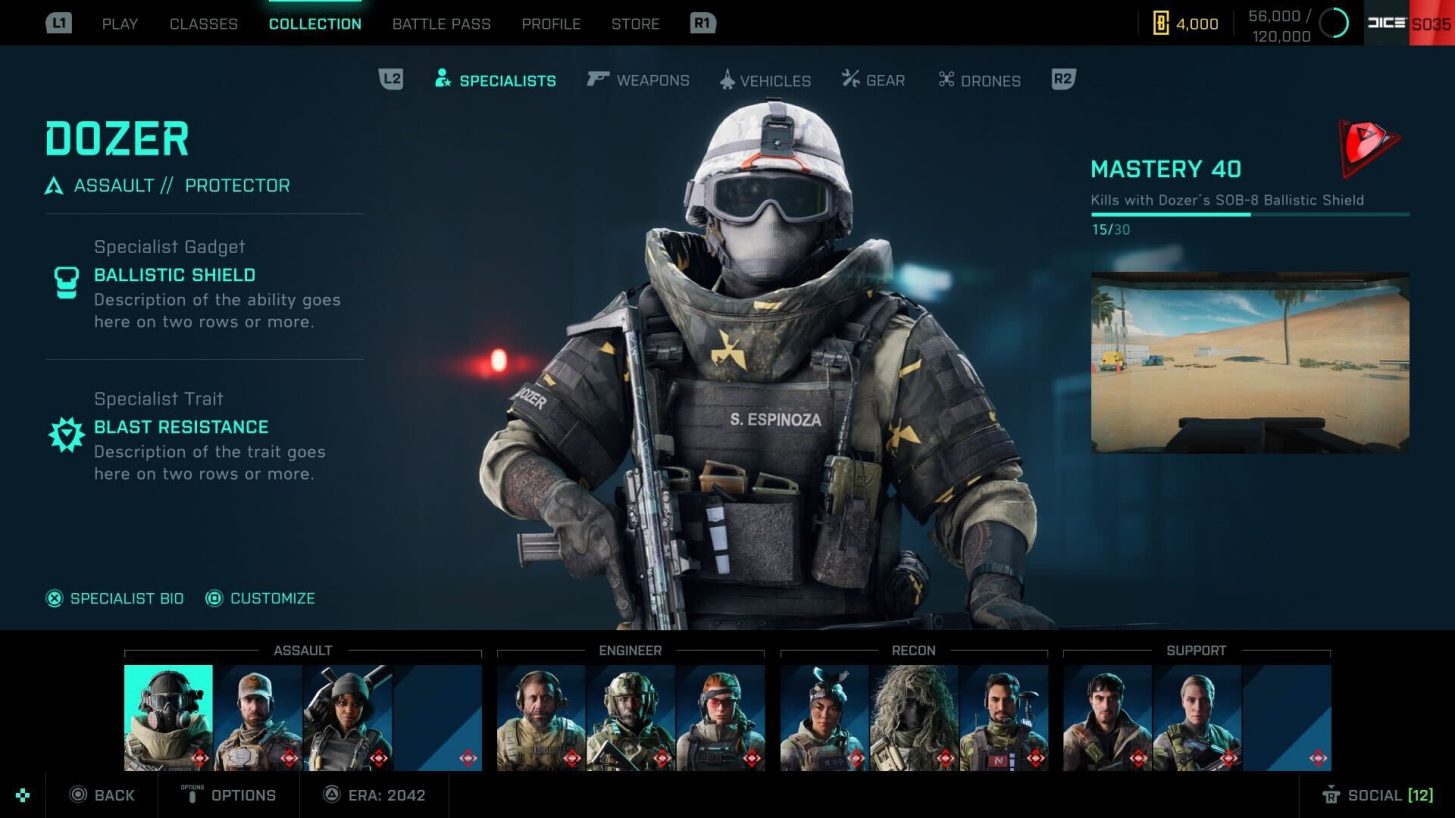Switch to the Classes tab

[x=203, y=24]
